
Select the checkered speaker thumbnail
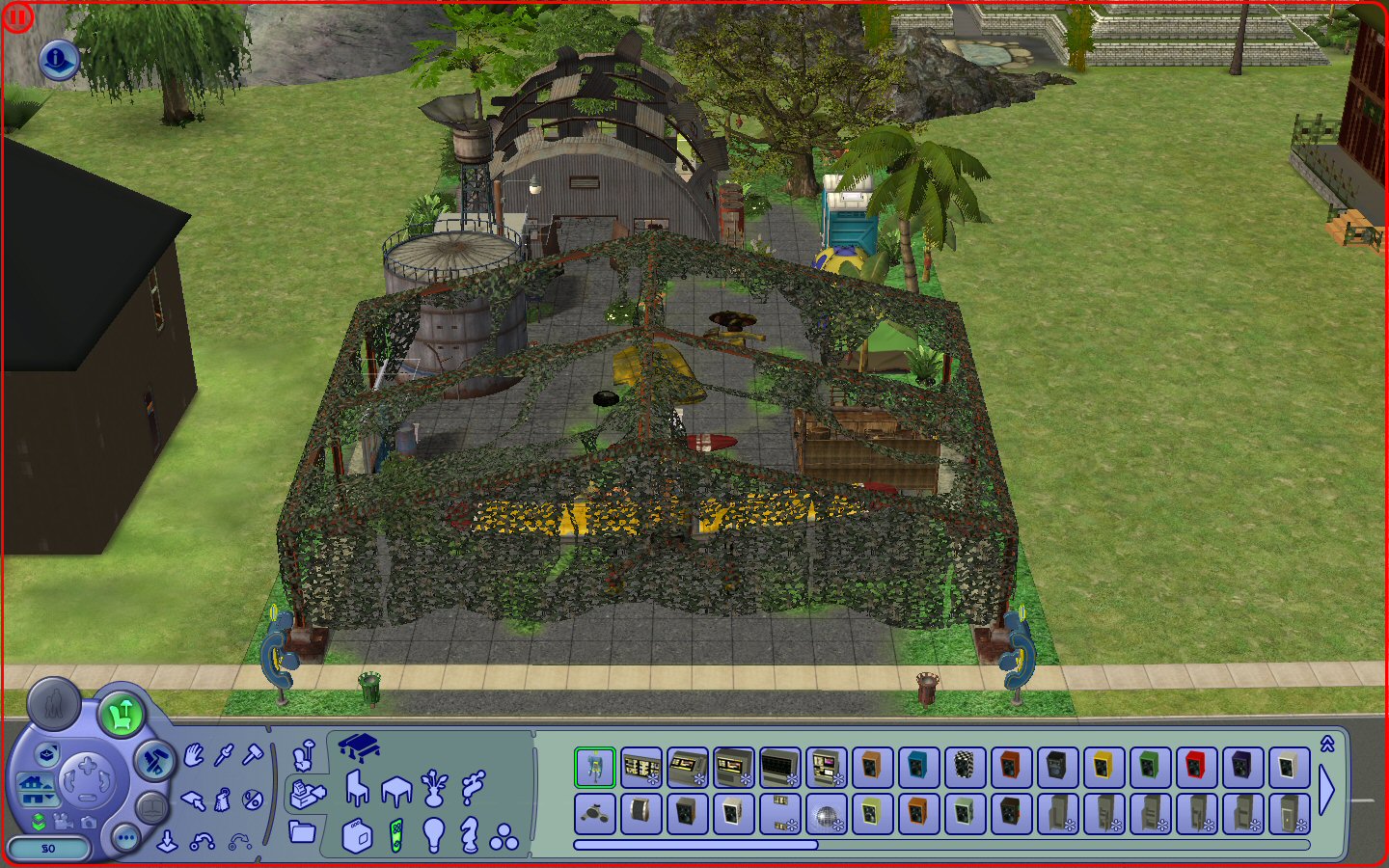(964, 768)
